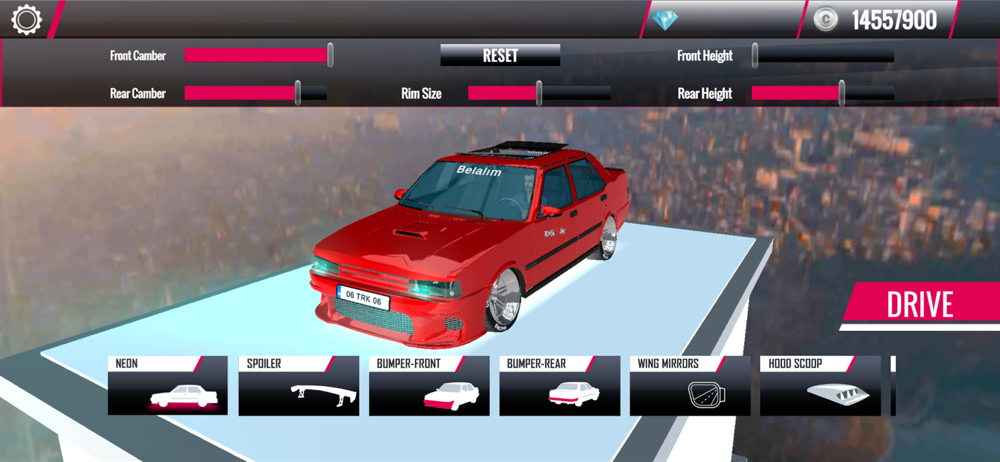Open the Bumper-Front options

[429, 386]
